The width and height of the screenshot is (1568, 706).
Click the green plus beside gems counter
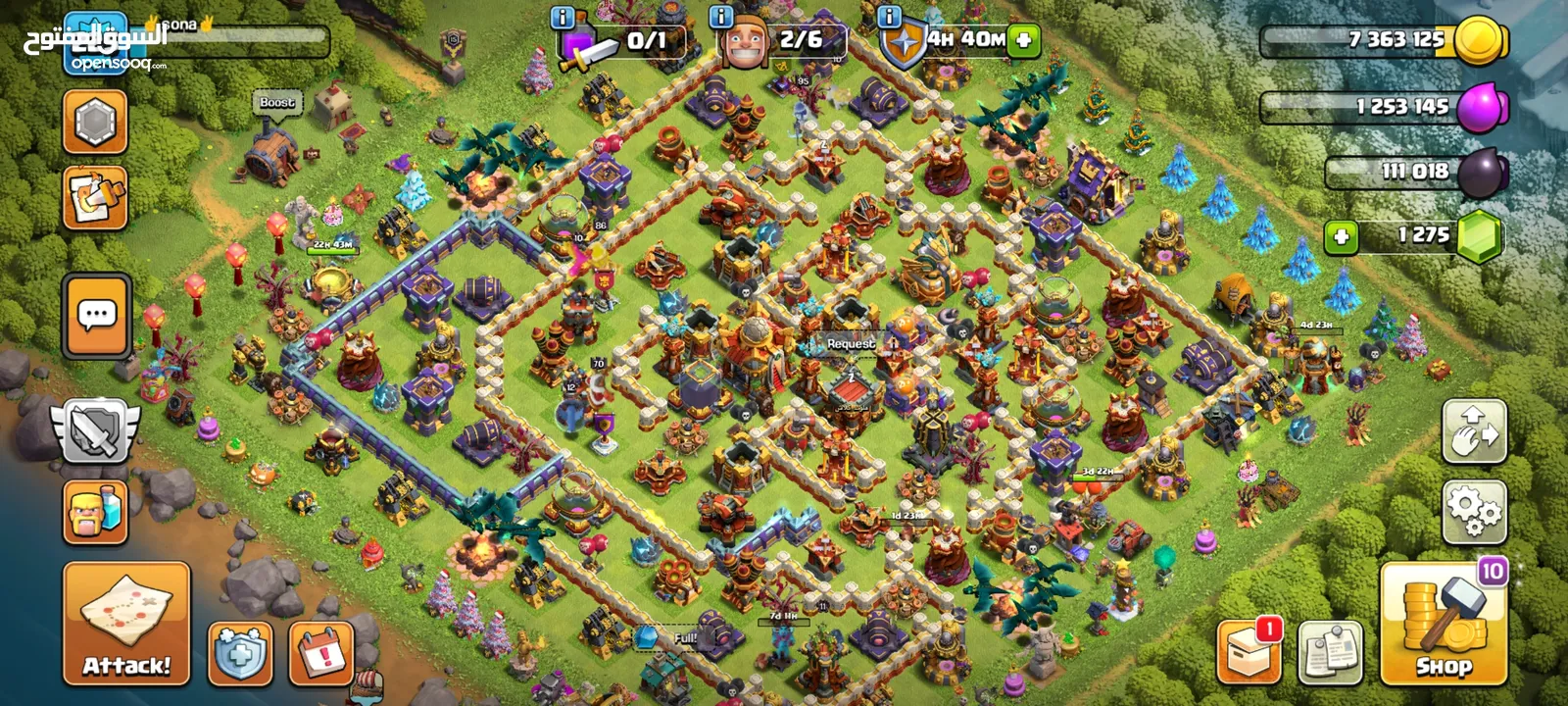point(1341,236)
